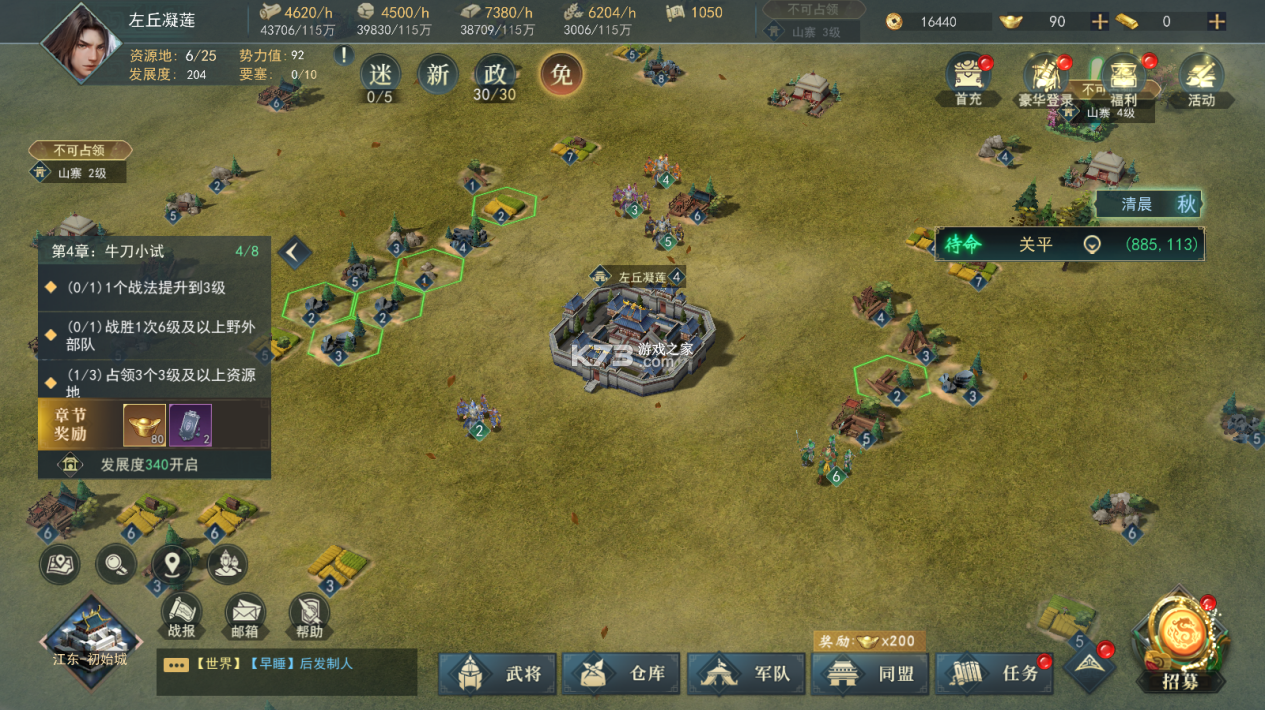The image size is (1265, 710).
Task: Open the 邮箱 mailbox
Action: pos(245,615)
